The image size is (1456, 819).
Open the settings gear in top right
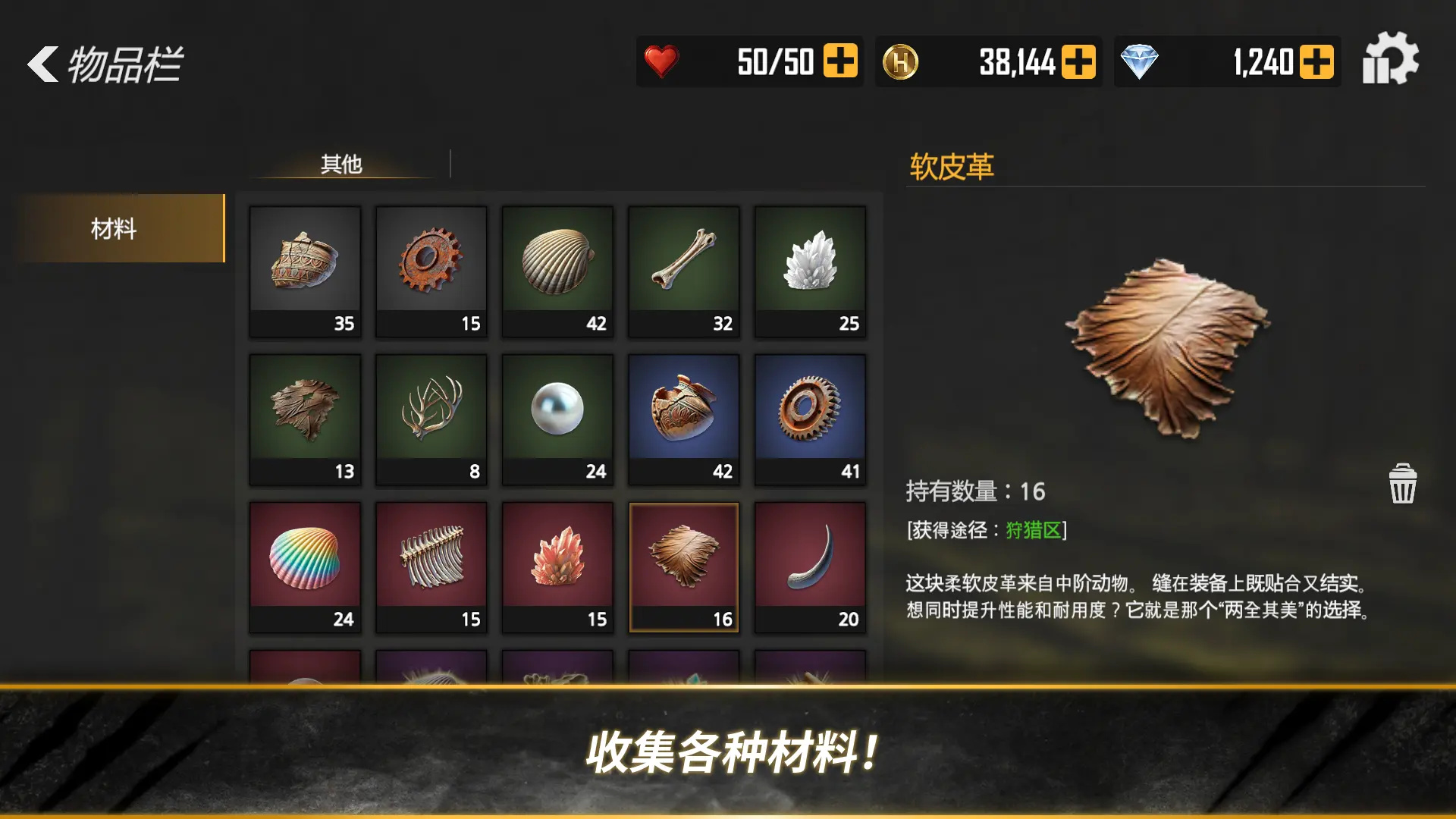[1392, 61]
